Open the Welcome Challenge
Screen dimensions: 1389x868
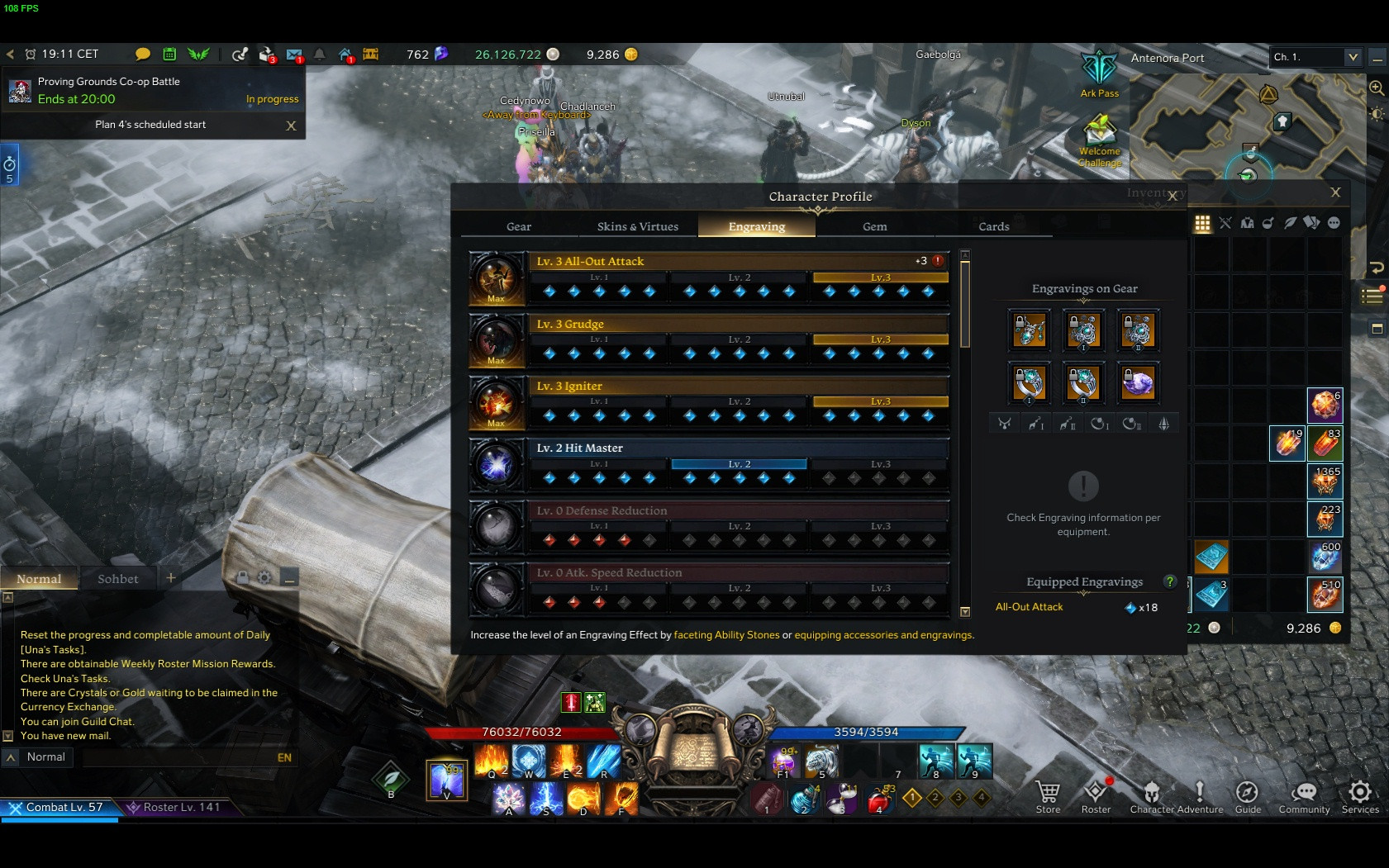tap(1099, 139)
